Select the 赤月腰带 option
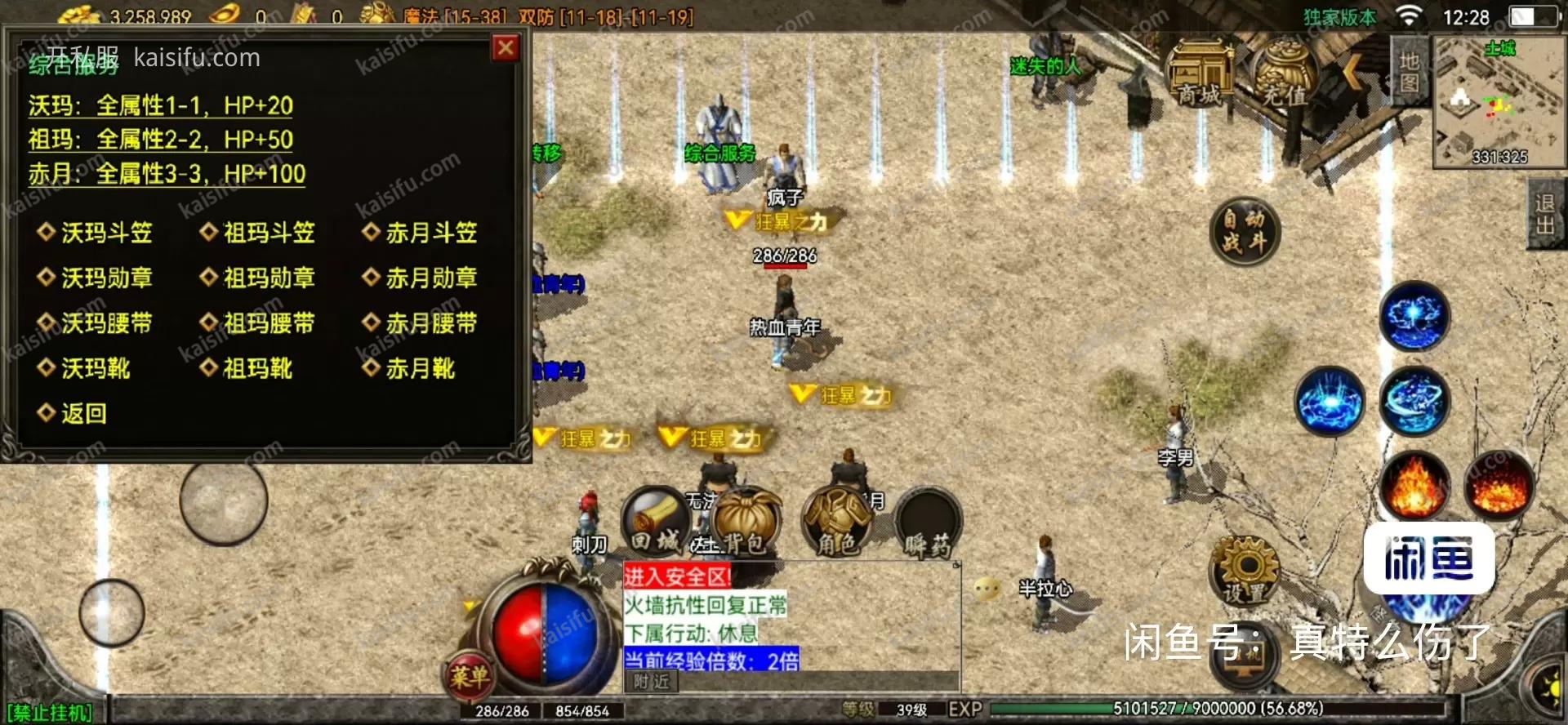The image size is (1568, 725). click(430, 323)
